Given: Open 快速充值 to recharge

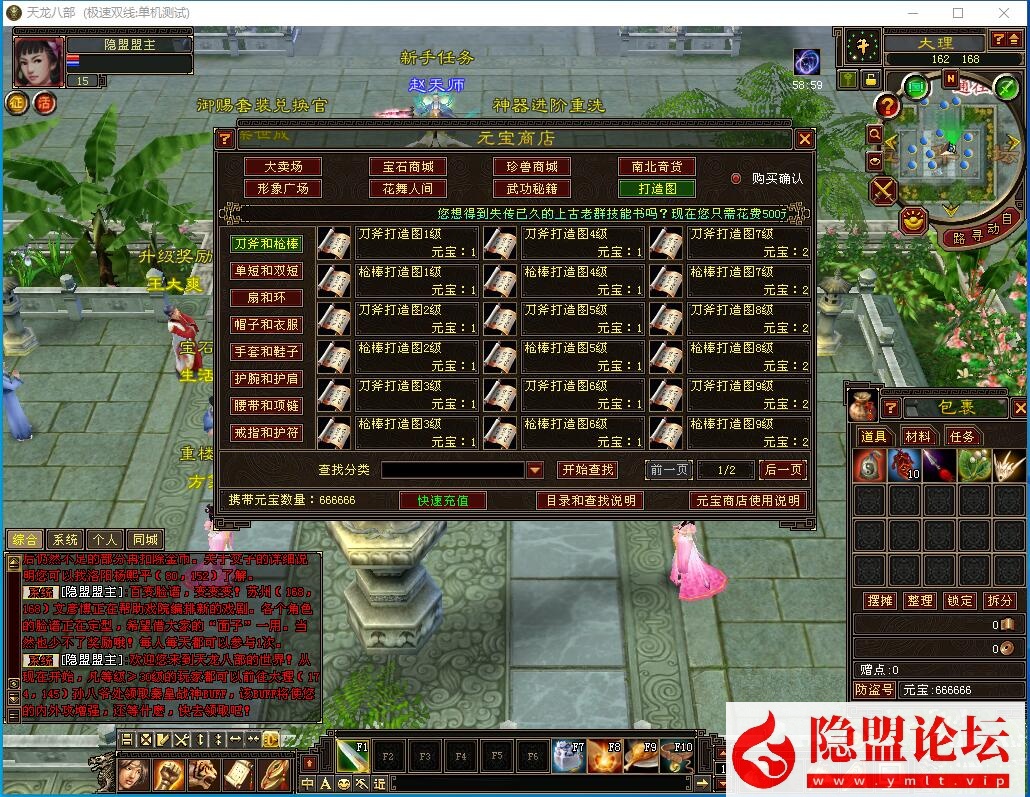Looking at the screenshot, I should 443,500.
